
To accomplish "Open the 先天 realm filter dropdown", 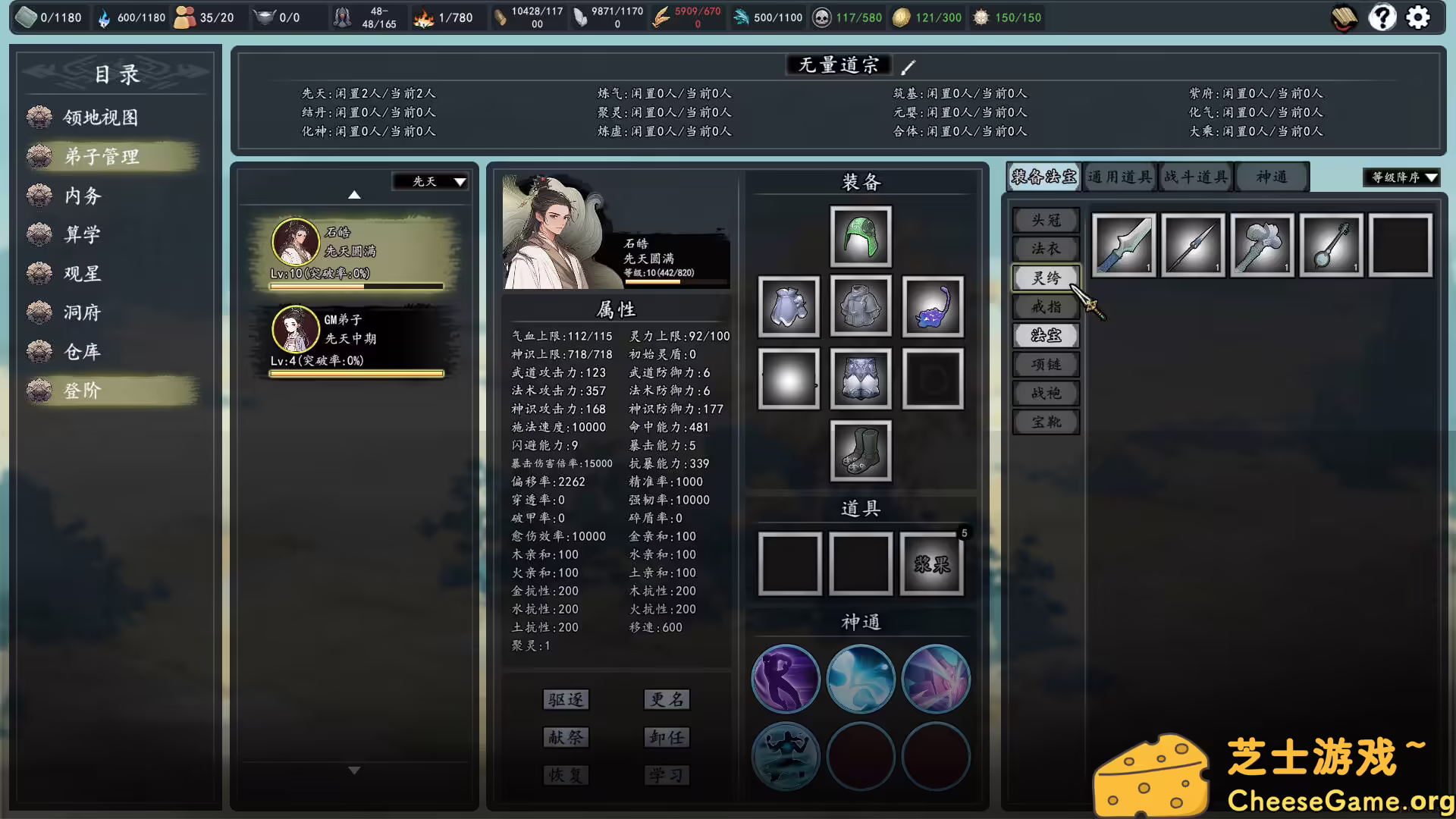I will pos(429,182).
